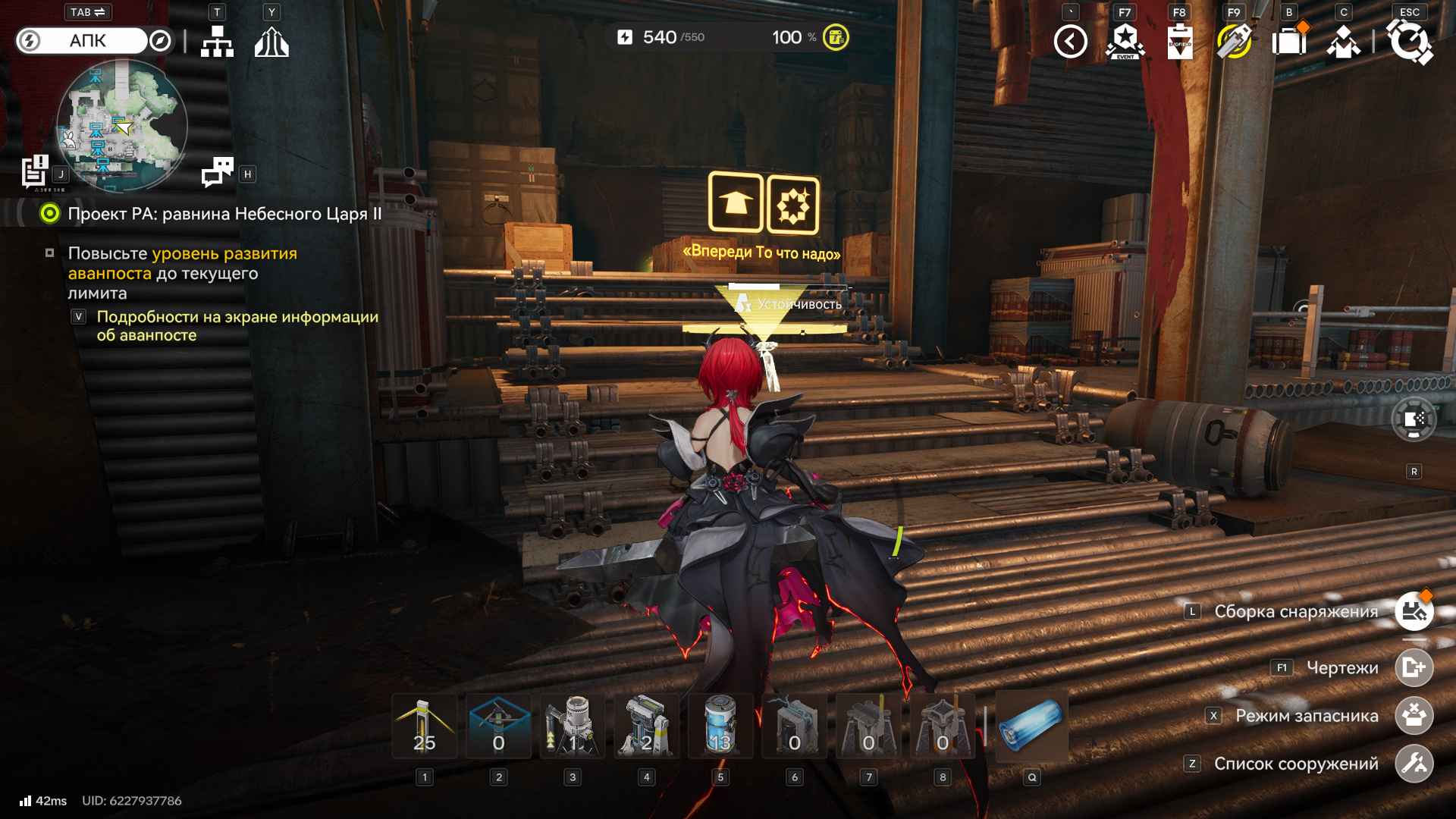The image size is (1456, 819).
Task: Open the tower-shaped icon menu
Action: coord(271,42)
